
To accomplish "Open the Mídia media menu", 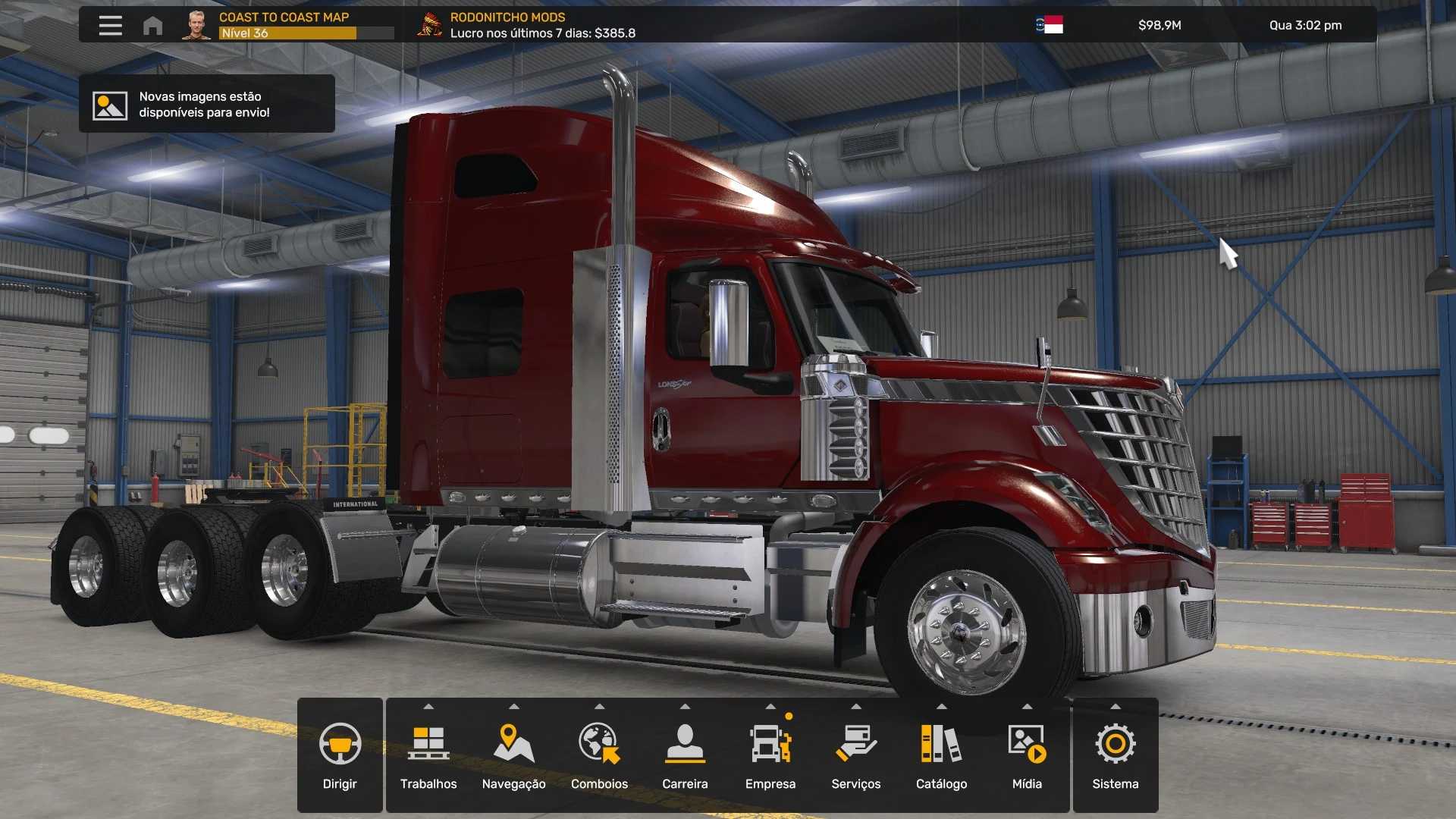I will point(1027,755).
